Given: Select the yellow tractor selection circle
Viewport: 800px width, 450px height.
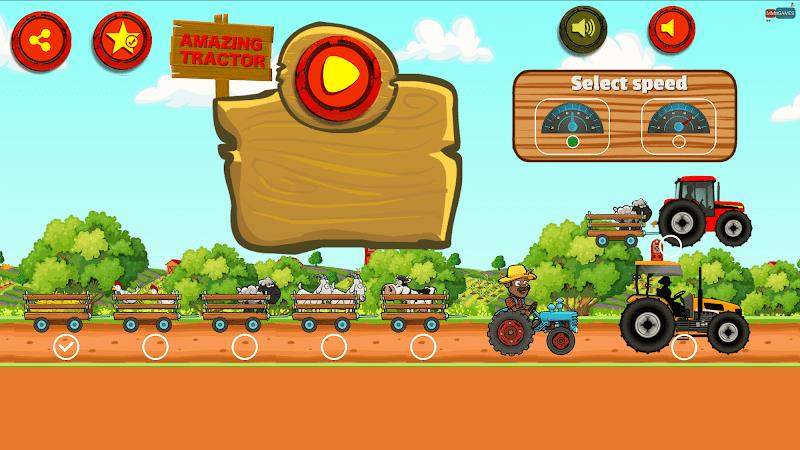Looking at the screenshot, I should (x=684, y=347).
